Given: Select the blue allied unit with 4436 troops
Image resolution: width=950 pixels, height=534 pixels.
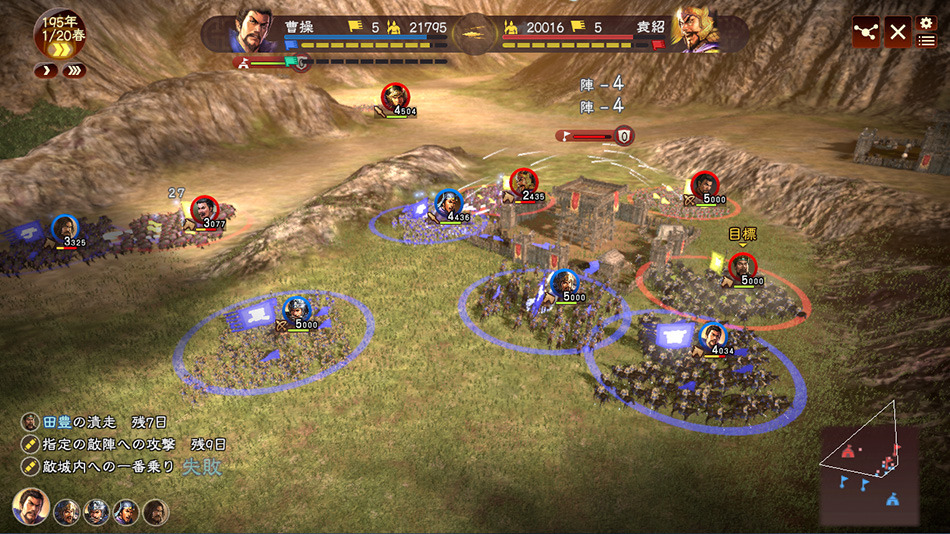Looking at the screenshot, I should click(449, 203).
